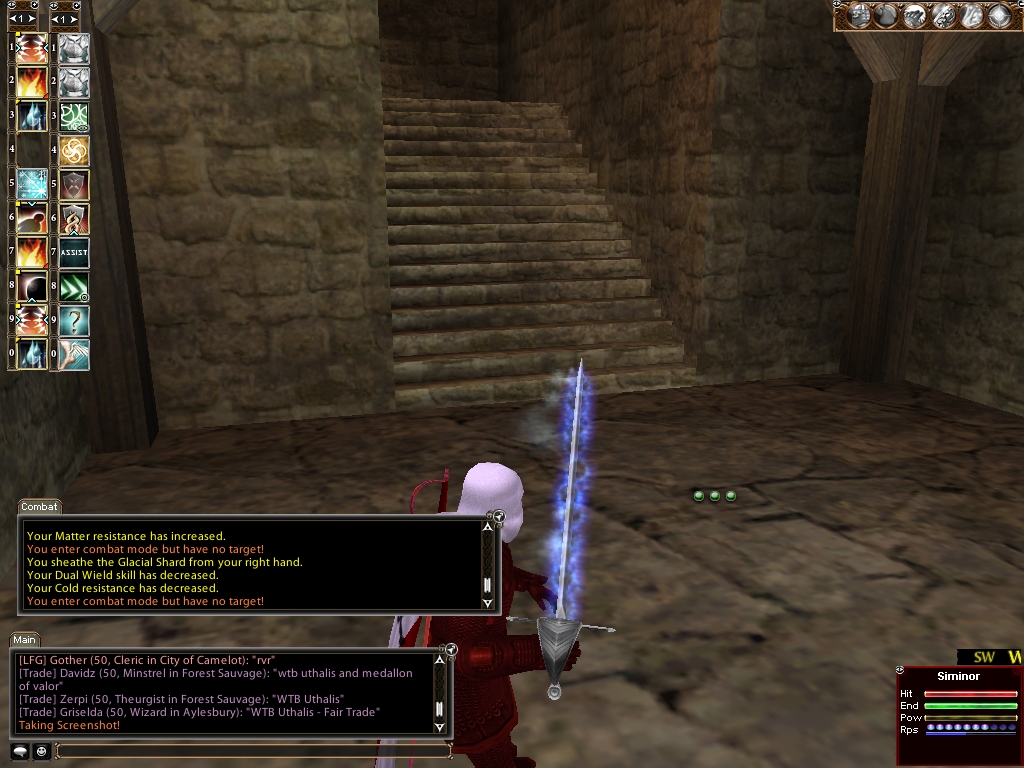1024x768 pixels.
Task: Cast the snowflake frost spell
Action: pyautogui.click(x=32, y=184)
